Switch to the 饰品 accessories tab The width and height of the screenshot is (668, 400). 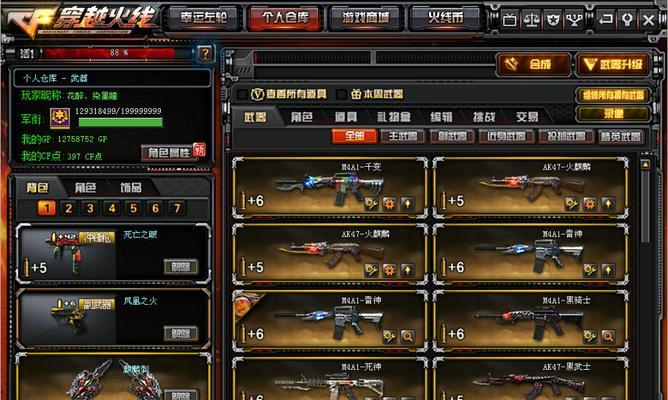click(x=130, y=187)
